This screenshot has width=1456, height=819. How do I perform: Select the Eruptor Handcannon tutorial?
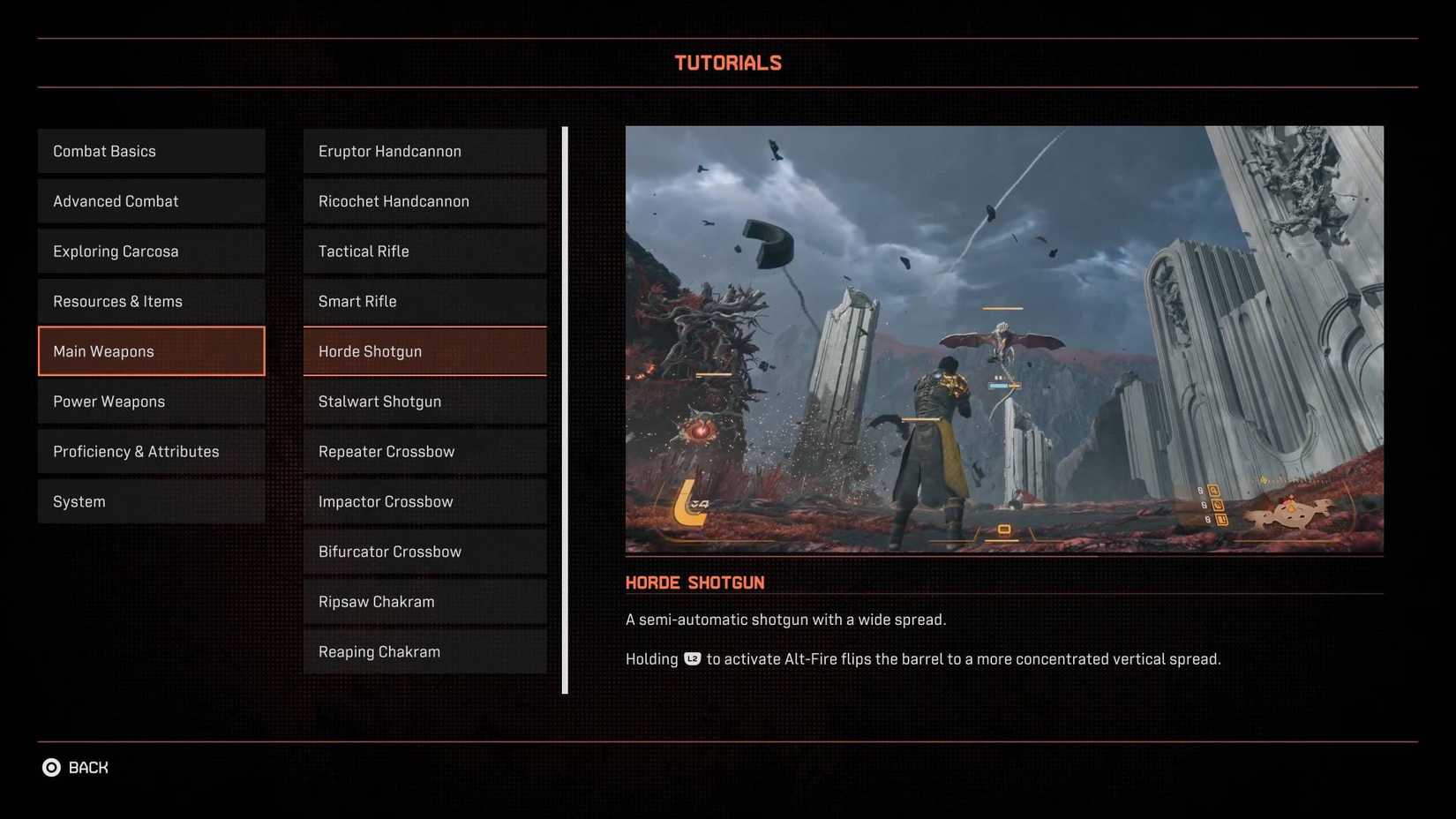[x=424, y=150]
